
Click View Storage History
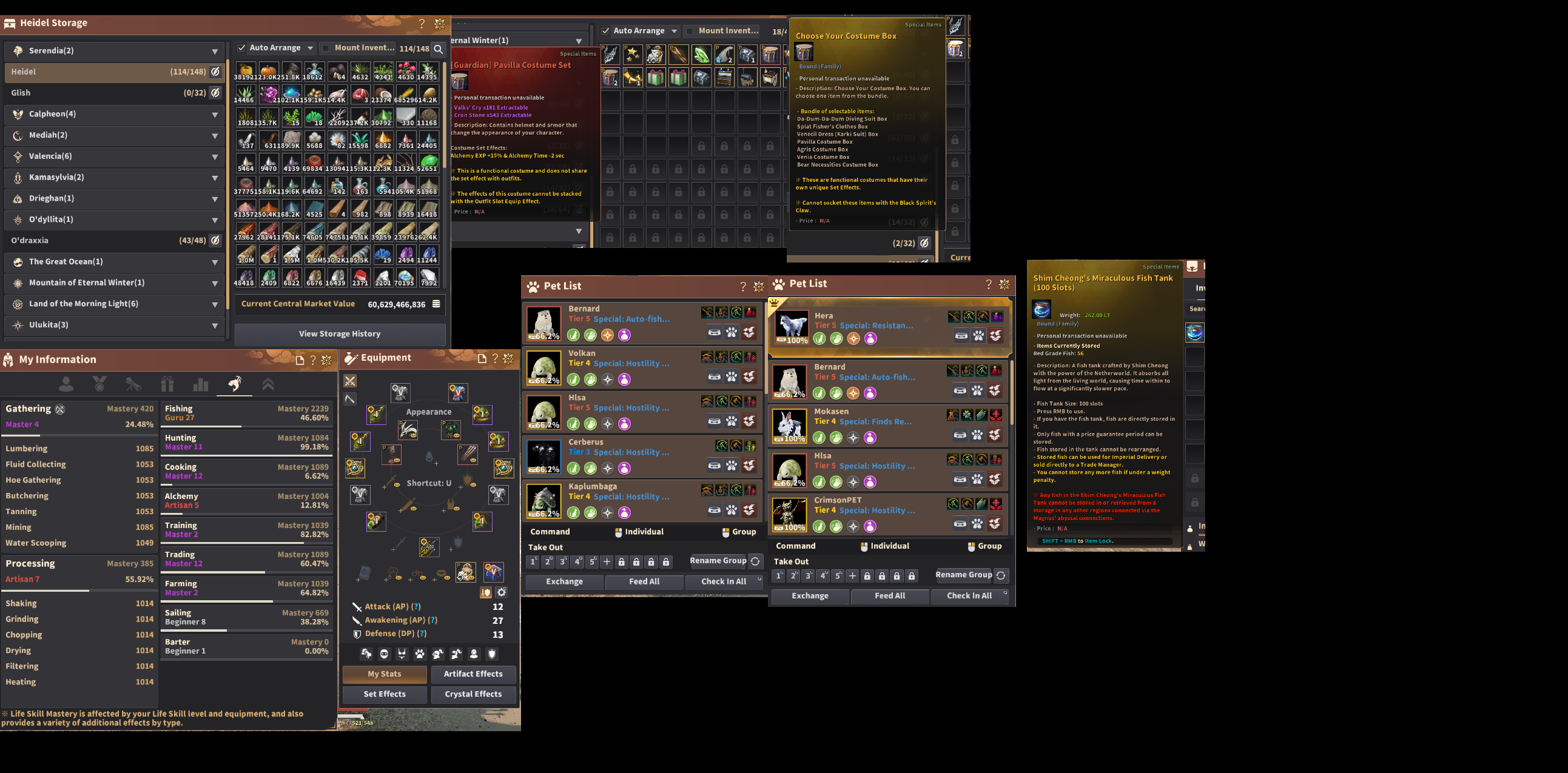point(339,333)
